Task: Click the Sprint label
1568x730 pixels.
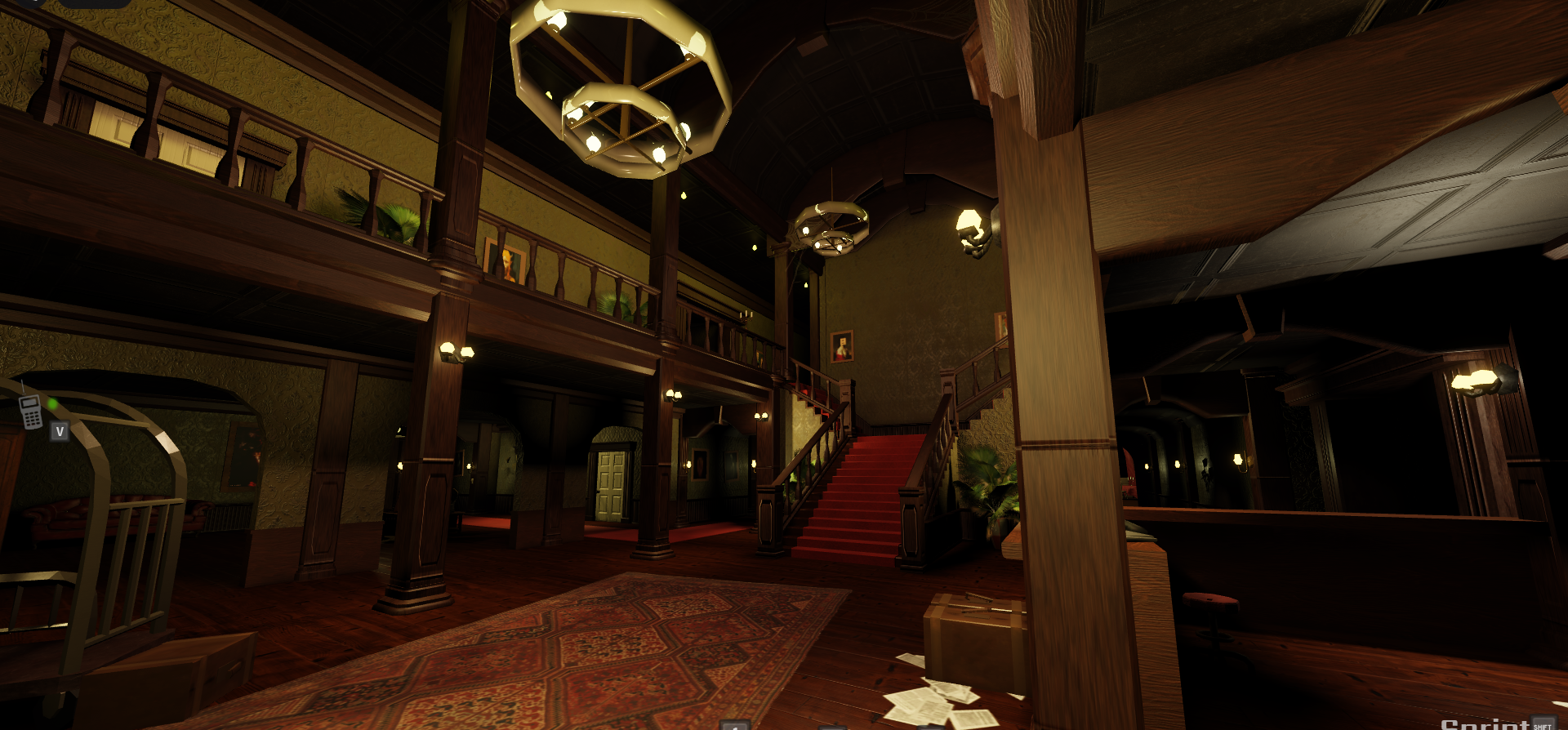Action: [1484, 723]
